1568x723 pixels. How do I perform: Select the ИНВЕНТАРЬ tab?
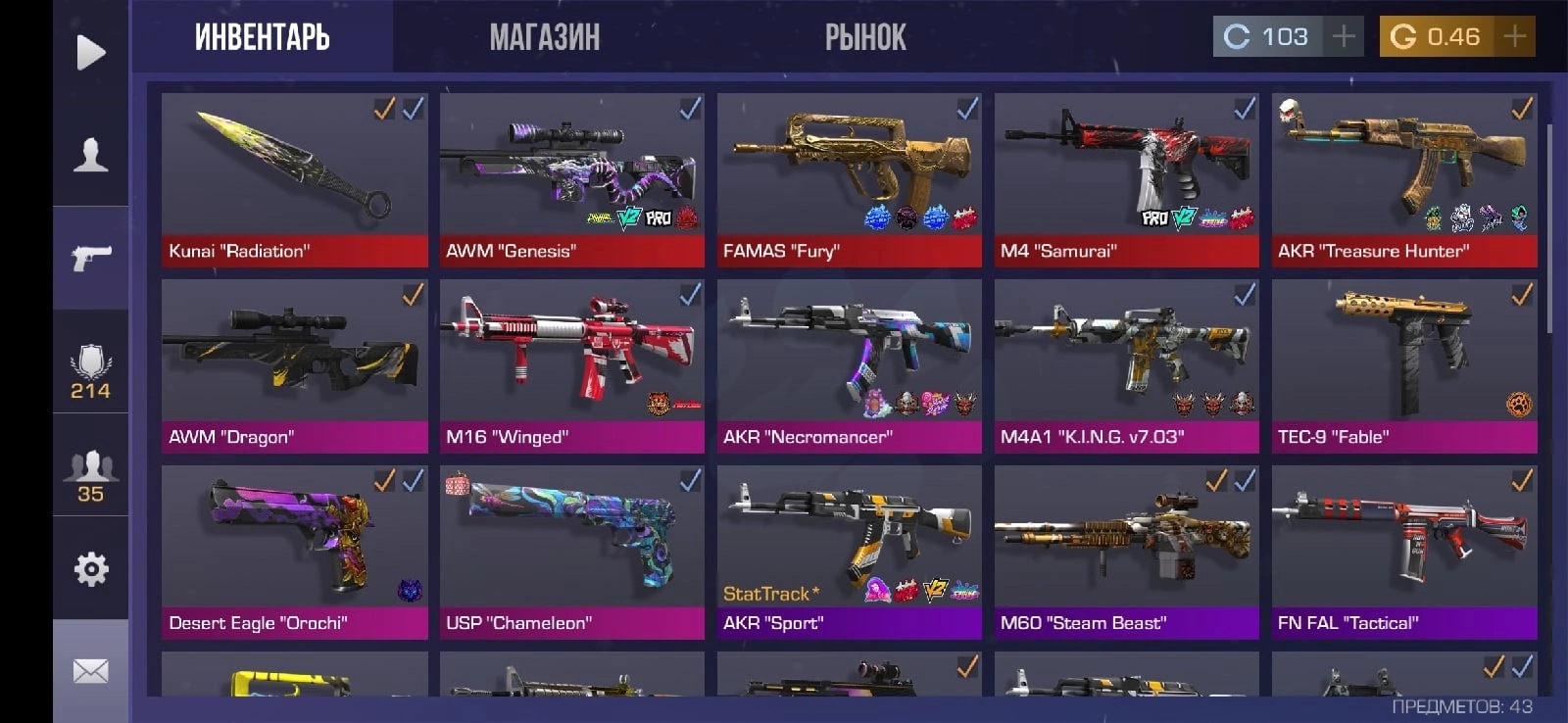[262, 37]
